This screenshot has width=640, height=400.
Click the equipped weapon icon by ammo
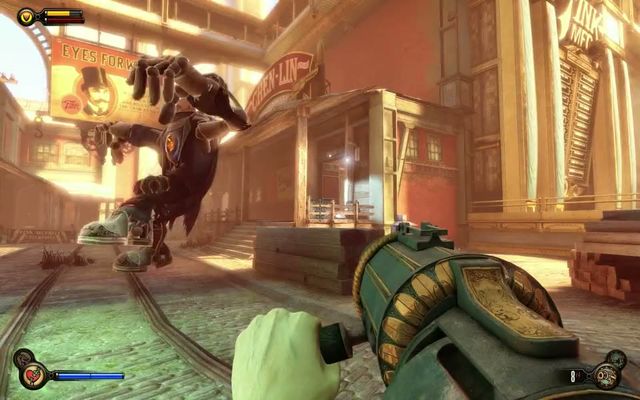pyautogui.click(x=605, y=375)
